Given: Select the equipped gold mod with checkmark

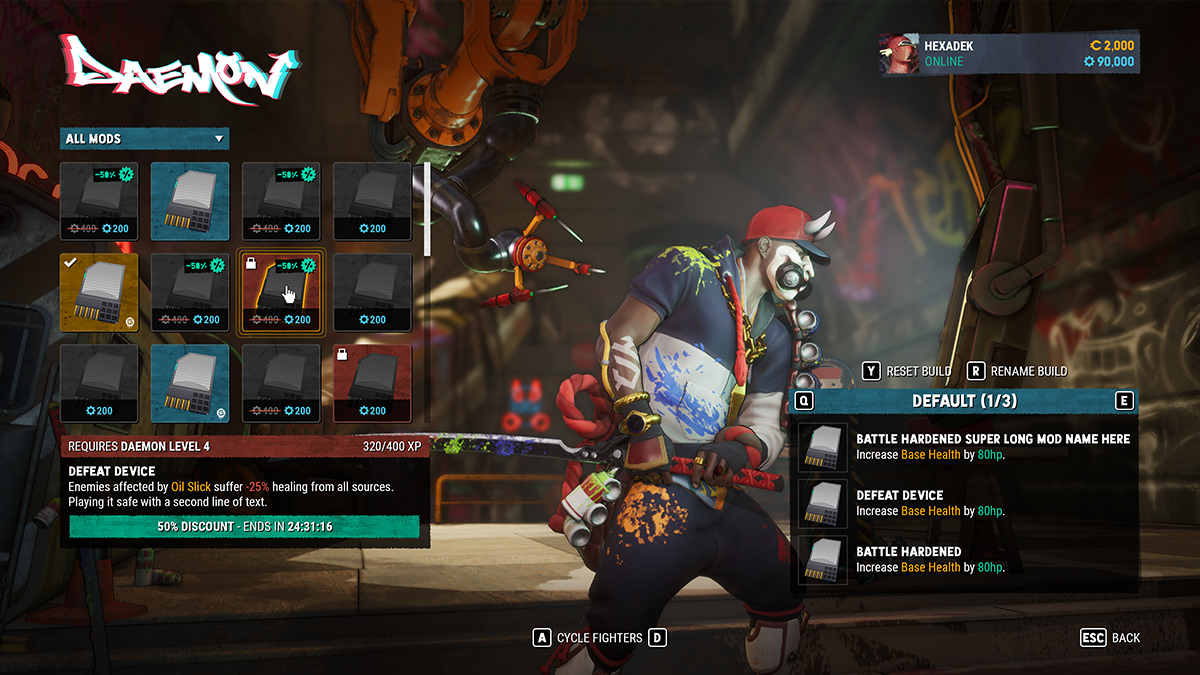Looking at the screenshot, I should (x=99, y=292).
